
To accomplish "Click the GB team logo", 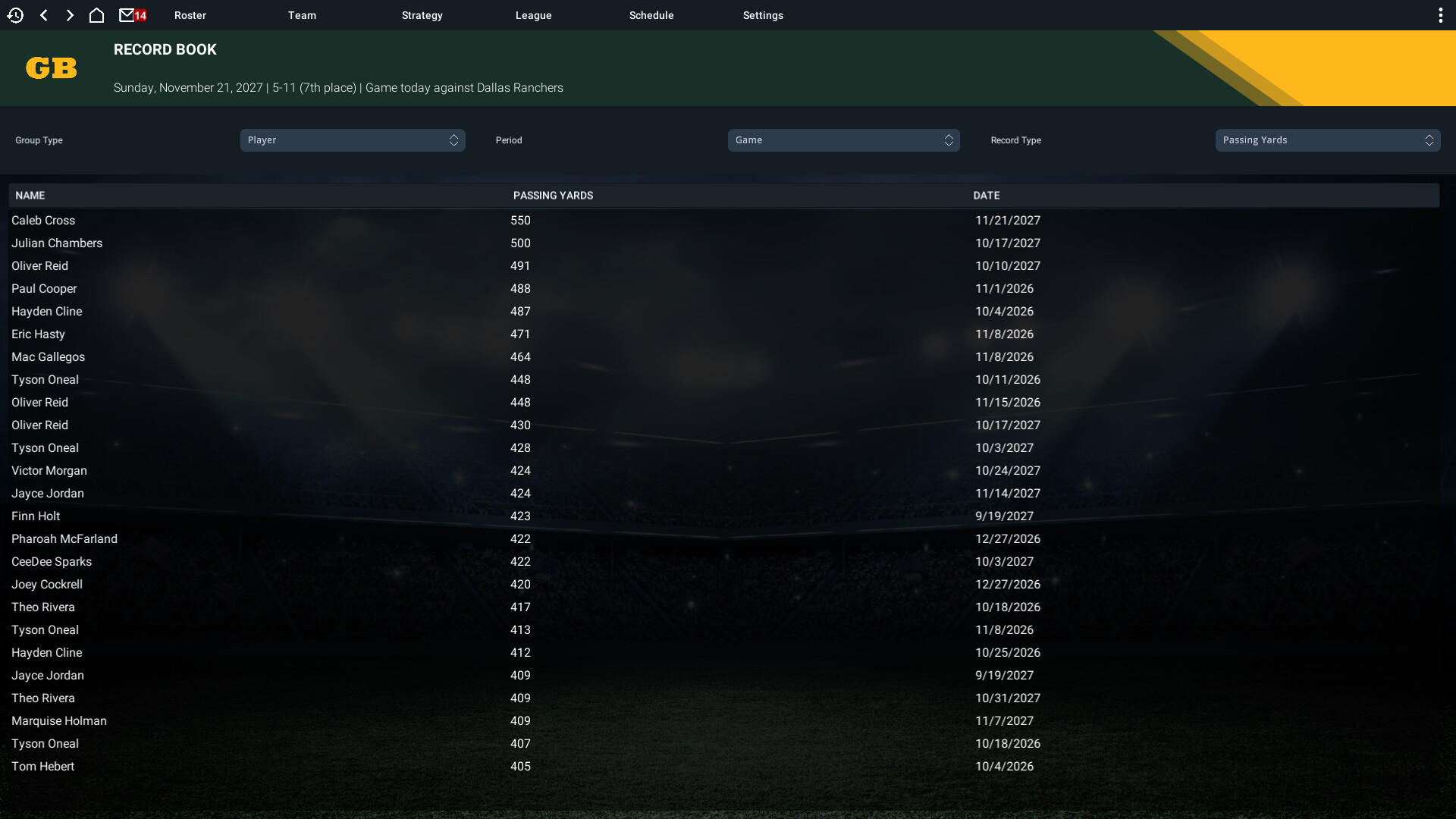I will click(51, 68).
